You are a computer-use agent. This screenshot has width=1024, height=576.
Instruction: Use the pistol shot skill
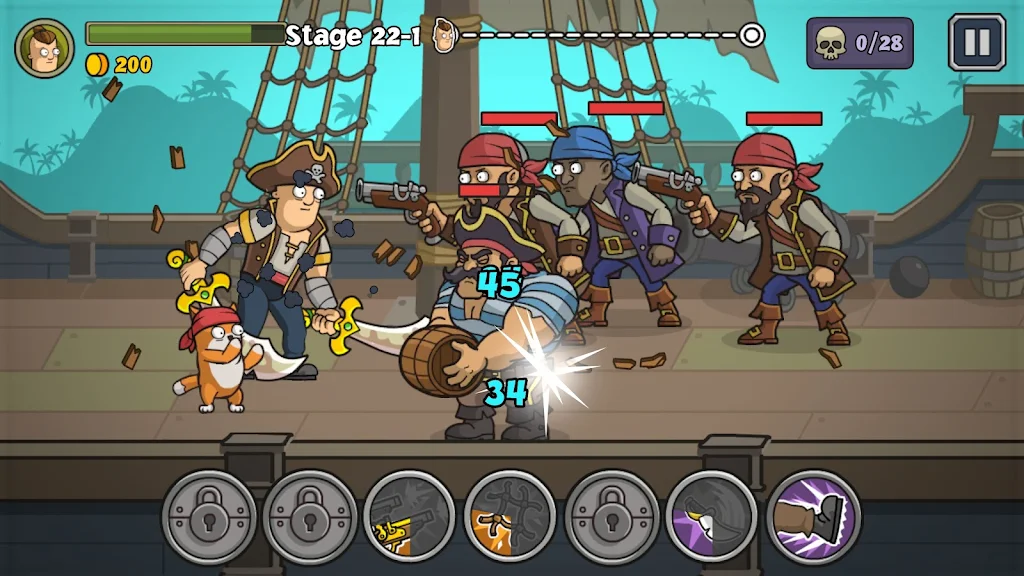[409, 517]
